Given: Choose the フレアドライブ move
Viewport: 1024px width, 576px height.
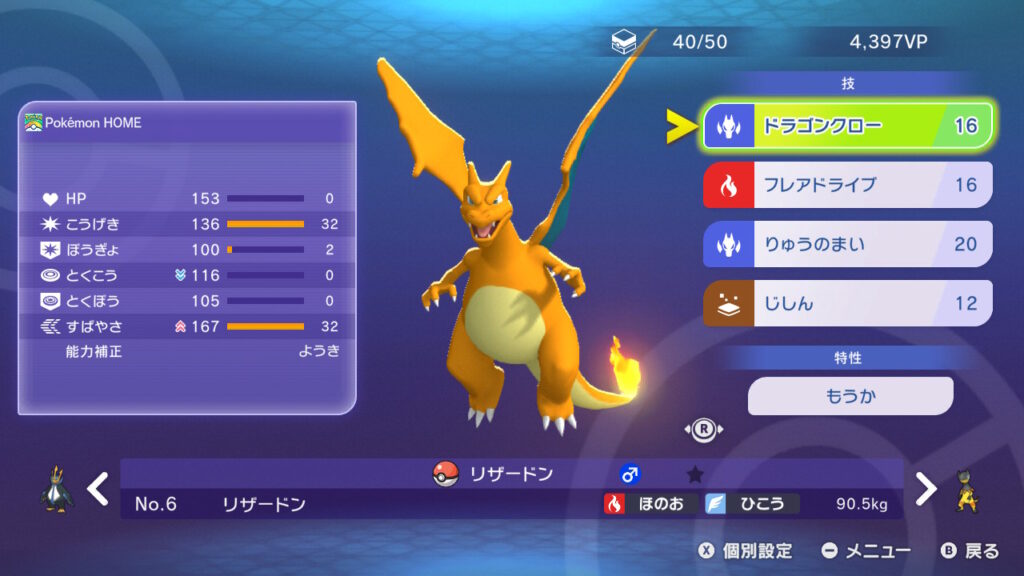Looking at the screenshot, I should point(847,185).
